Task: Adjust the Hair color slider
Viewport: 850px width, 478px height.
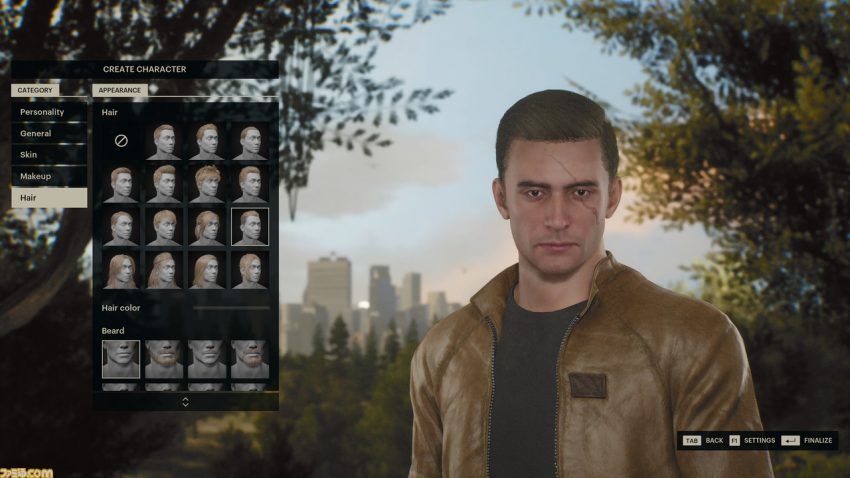Action: pyautogui.click(x=231, y=308)
